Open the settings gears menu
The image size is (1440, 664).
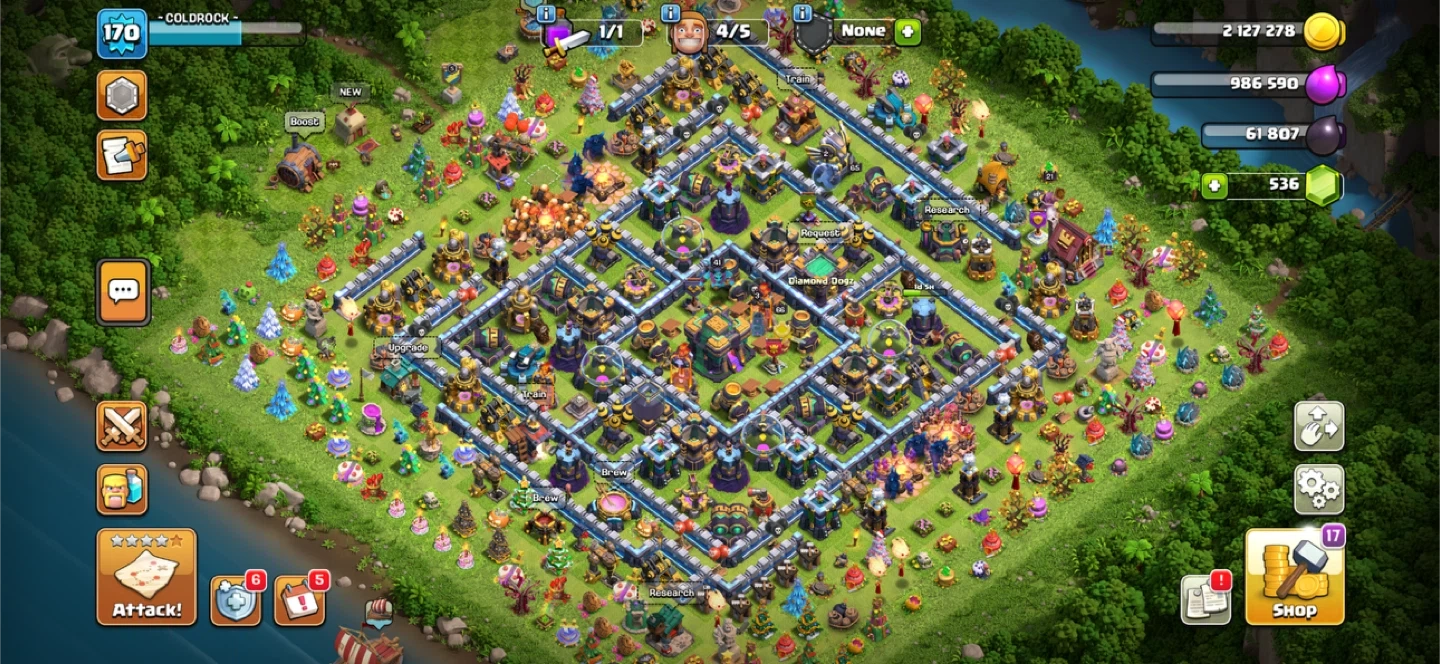pos(1318,489)
